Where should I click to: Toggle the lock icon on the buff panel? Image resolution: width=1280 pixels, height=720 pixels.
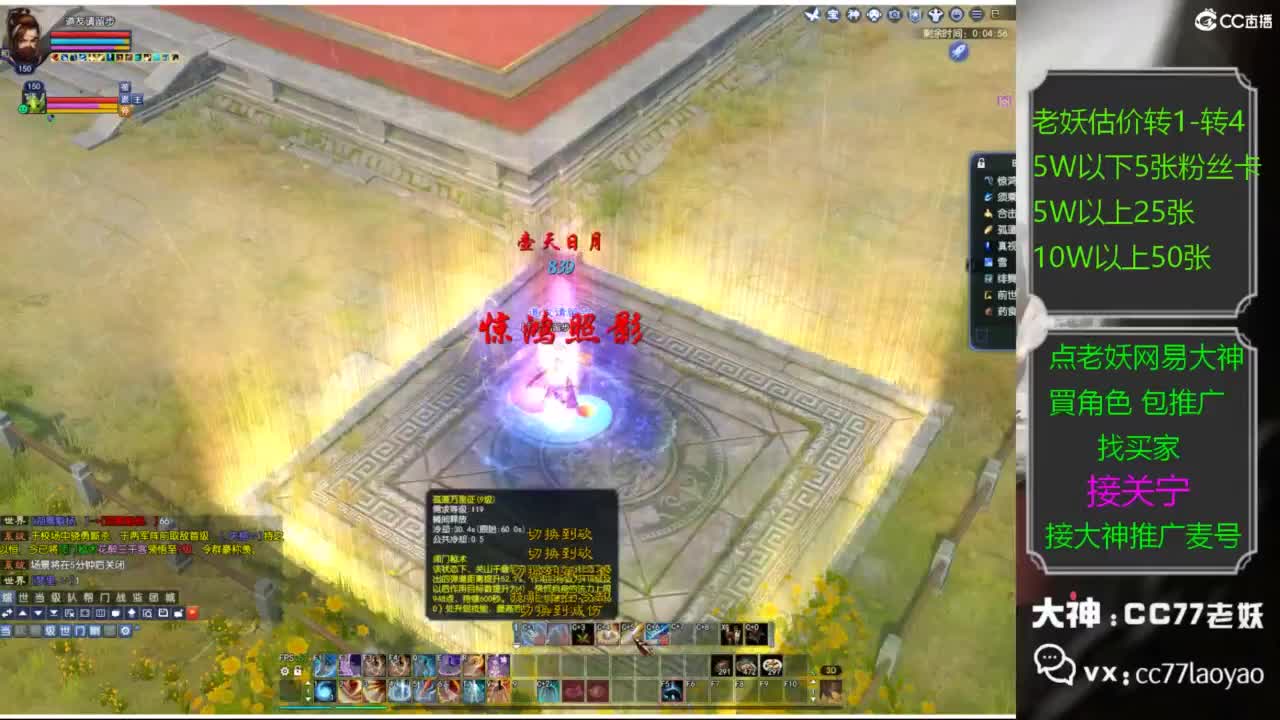coord(980,163)
